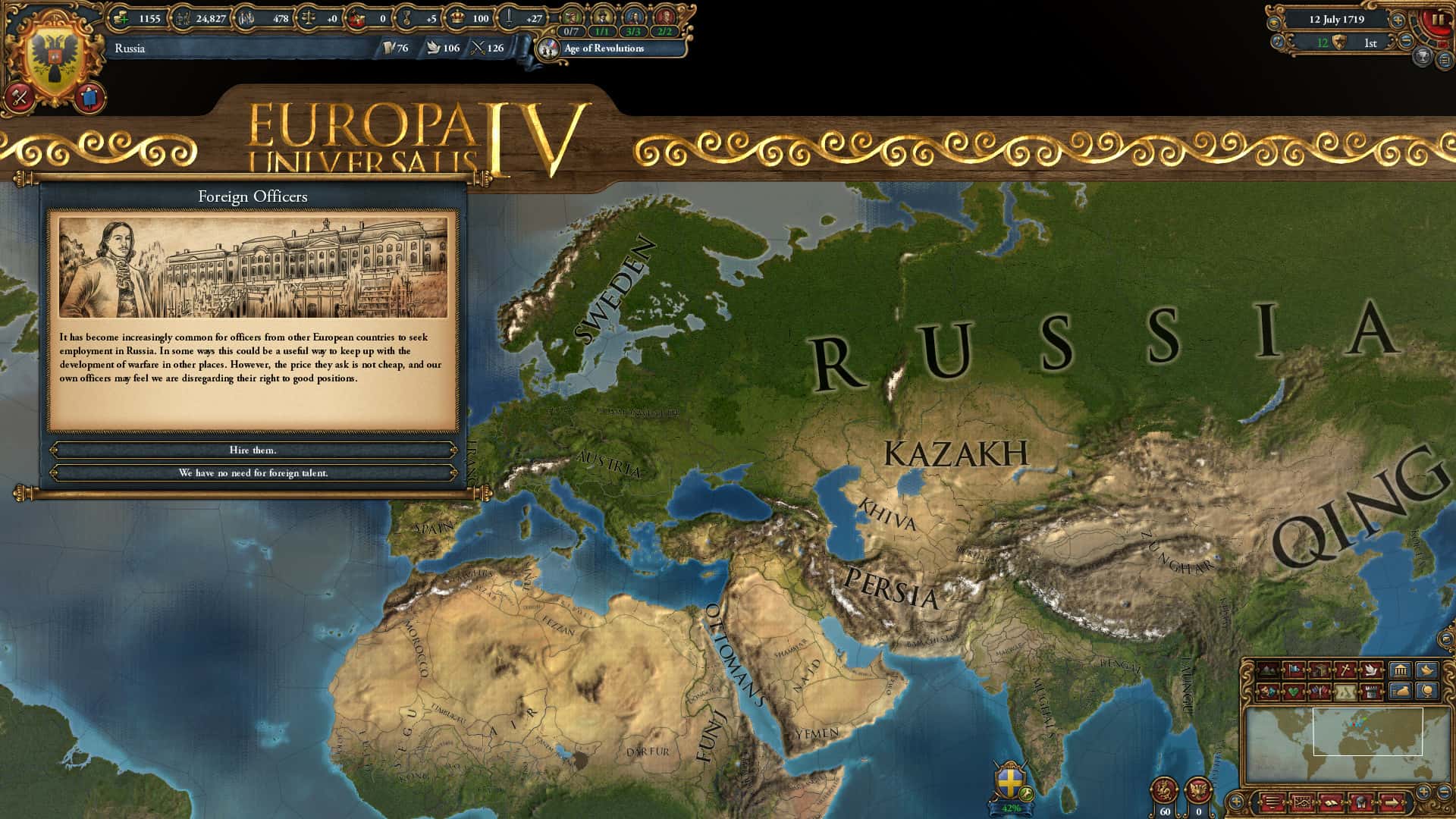Toggle the buildings map mode temple icon
The image size is (1456, 819).
coord(1403,670)
